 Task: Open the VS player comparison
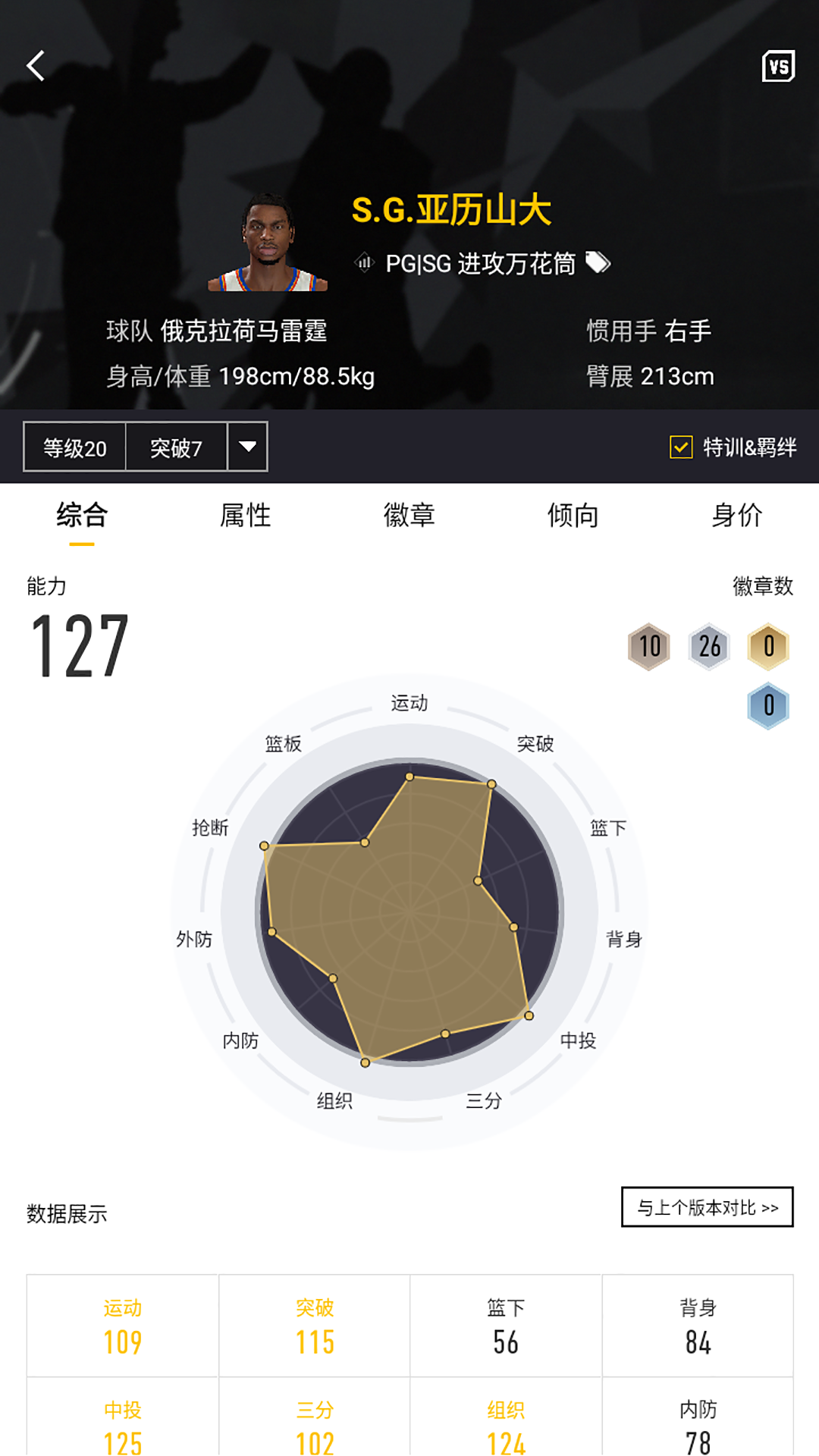coord(778,67)
